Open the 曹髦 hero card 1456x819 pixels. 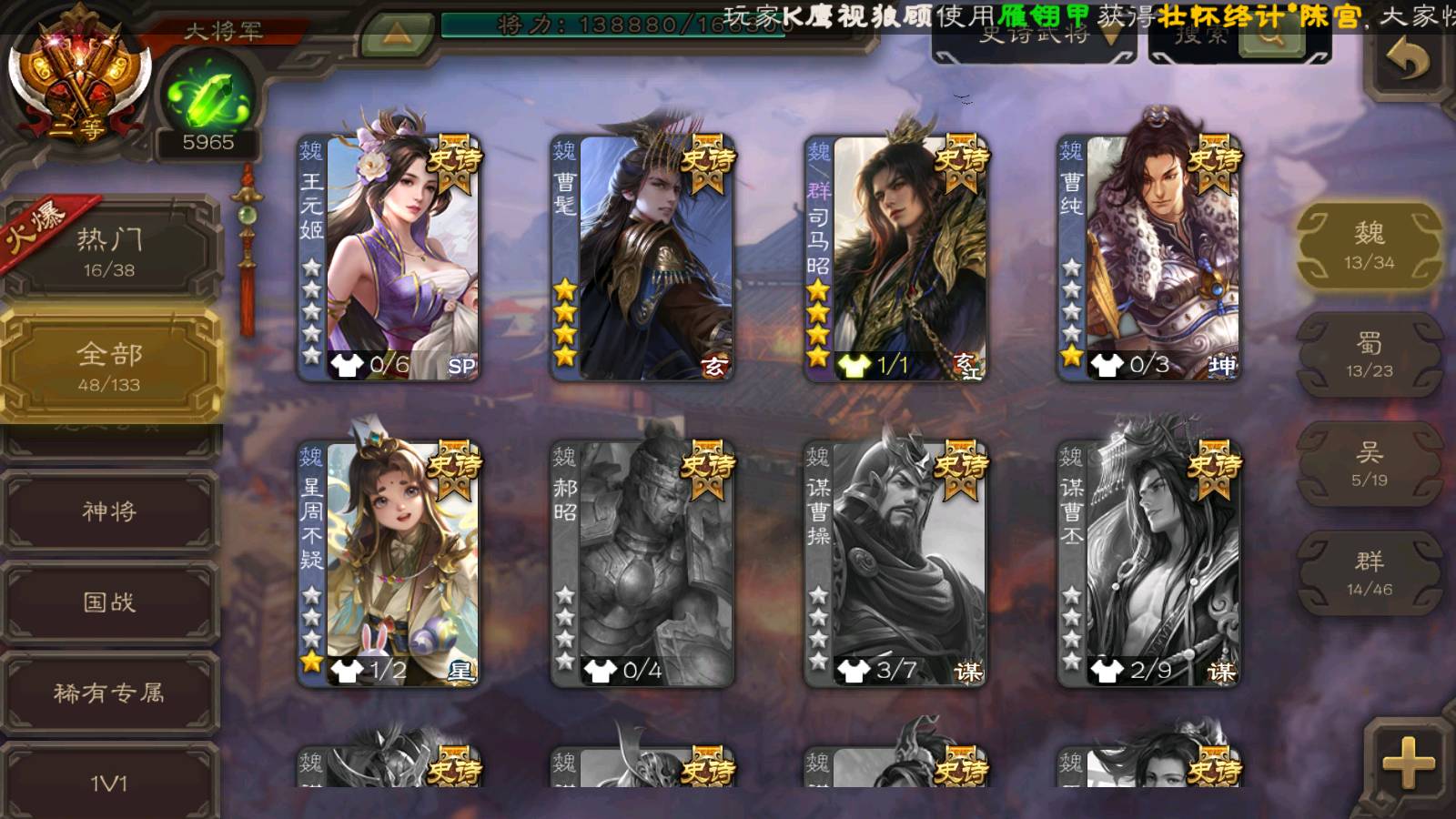coord(642,258)
